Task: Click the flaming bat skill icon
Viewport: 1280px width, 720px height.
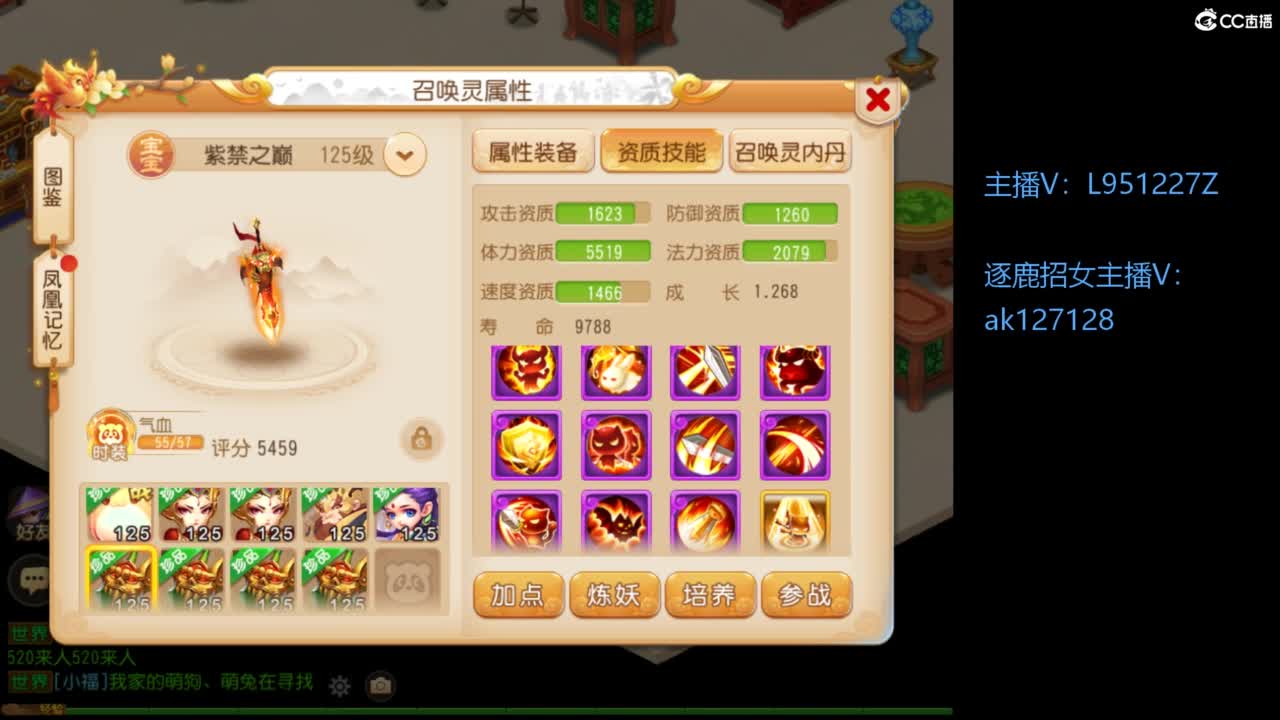Action: [x=617, y=520]
